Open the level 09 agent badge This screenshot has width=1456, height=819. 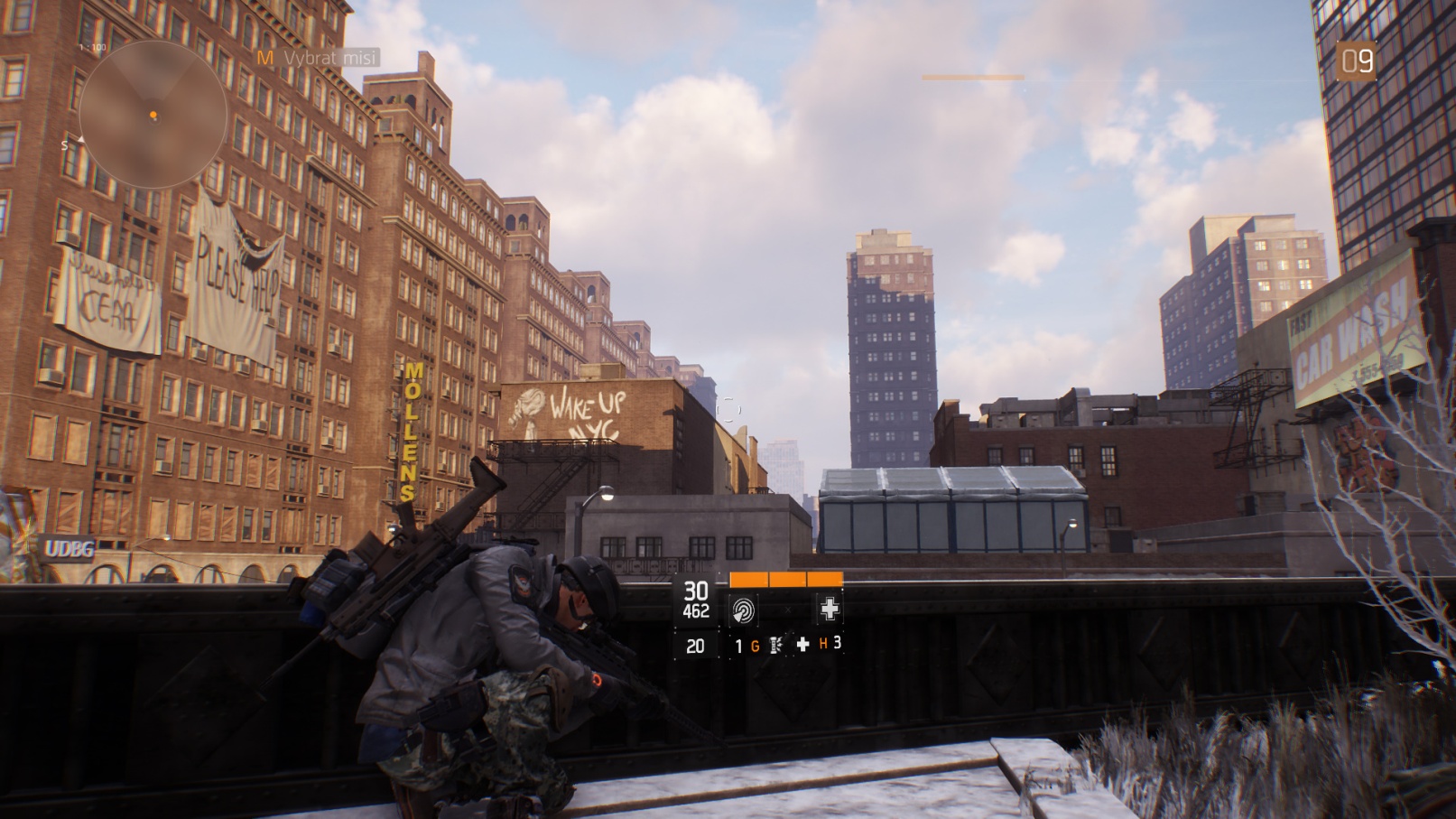click(1356, 61)
